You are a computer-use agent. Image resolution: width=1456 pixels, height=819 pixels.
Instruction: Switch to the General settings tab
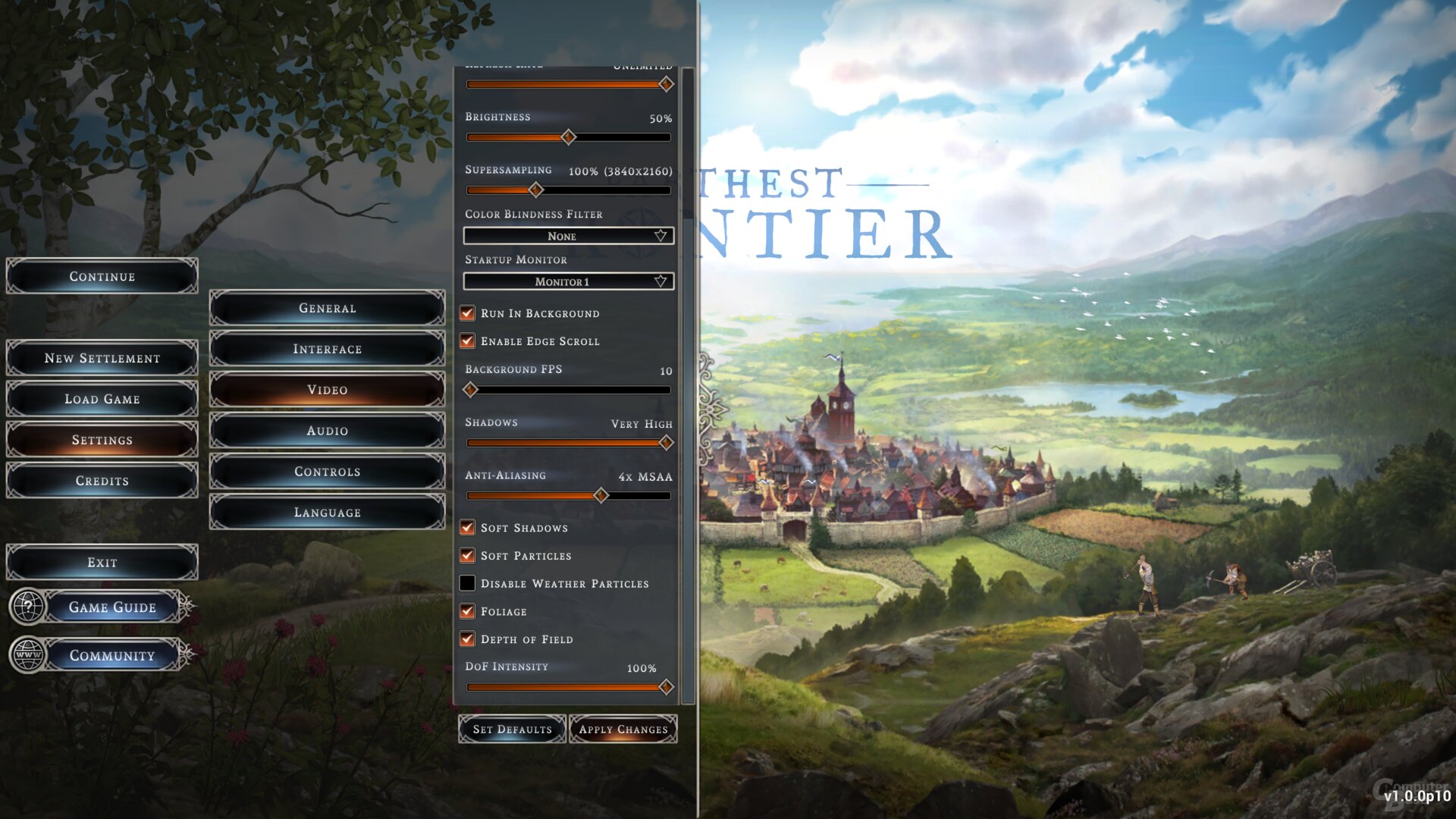point(327,308)
